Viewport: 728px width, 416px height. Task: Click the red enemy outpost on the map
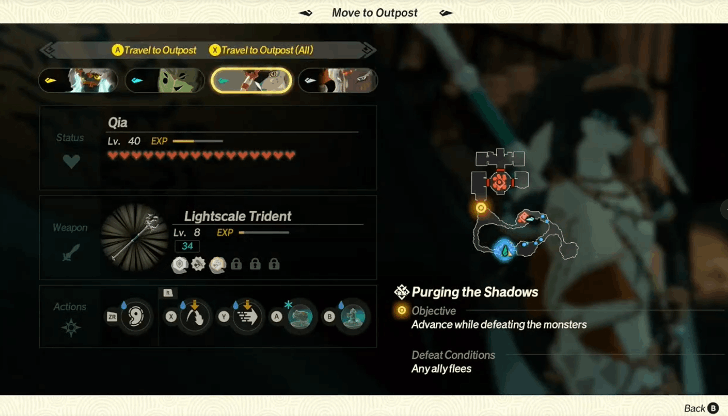pos(500,182)
